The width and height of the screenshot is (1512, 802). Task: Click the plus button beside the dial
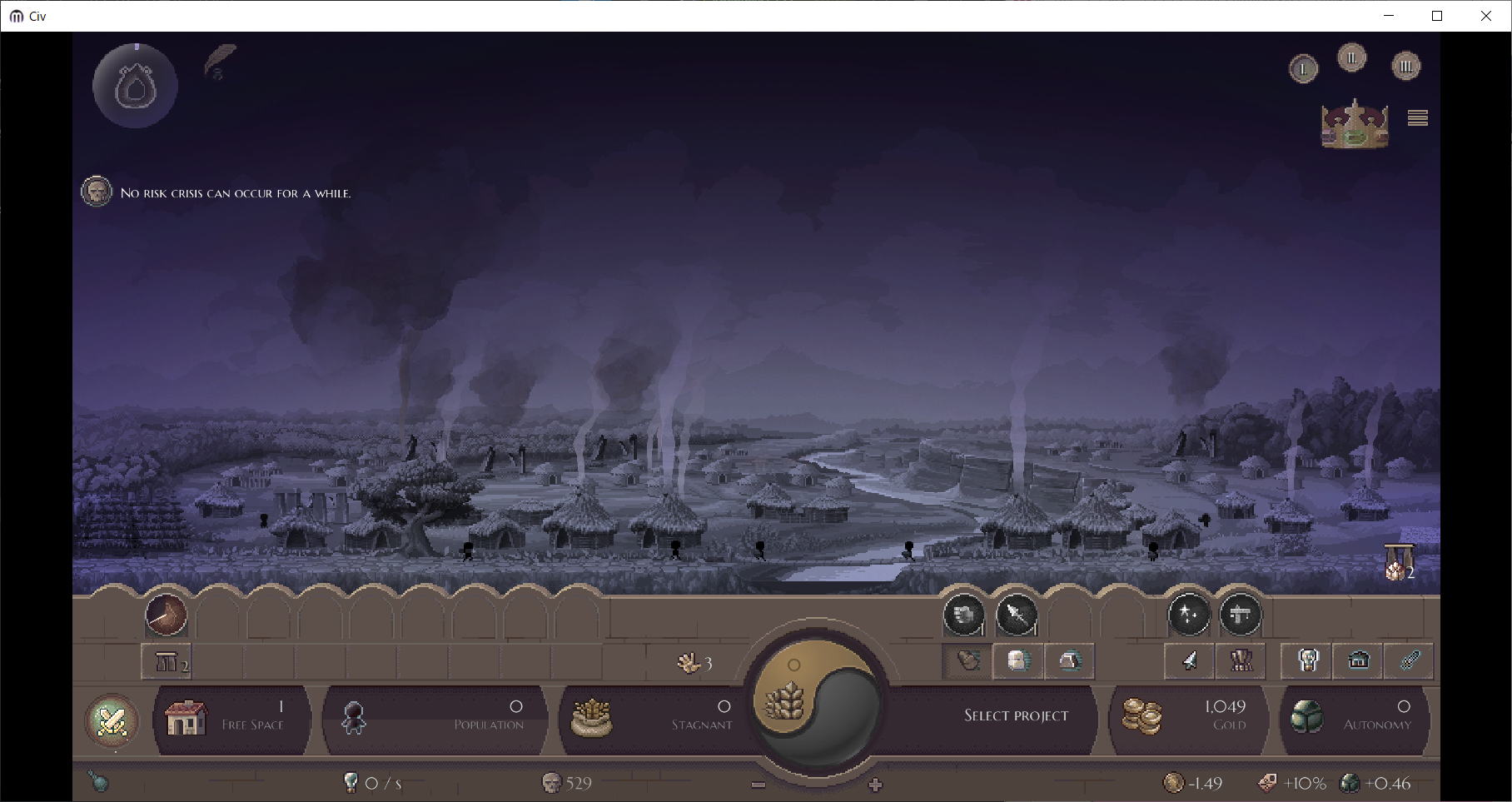click(x=875, y=785)
